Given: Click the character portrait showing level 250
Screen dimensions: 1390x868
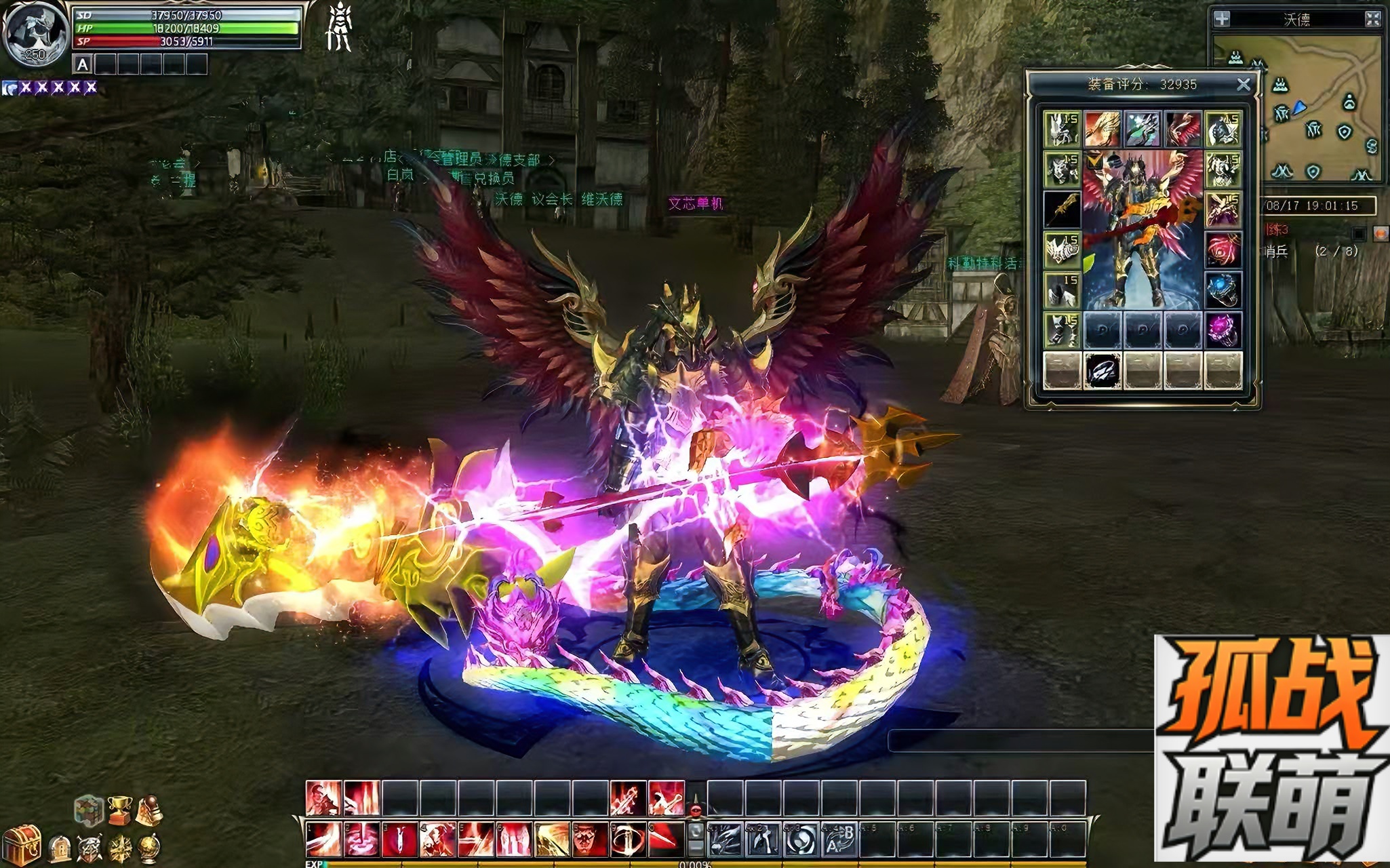Looking at the screenshot, I should 35,35.
